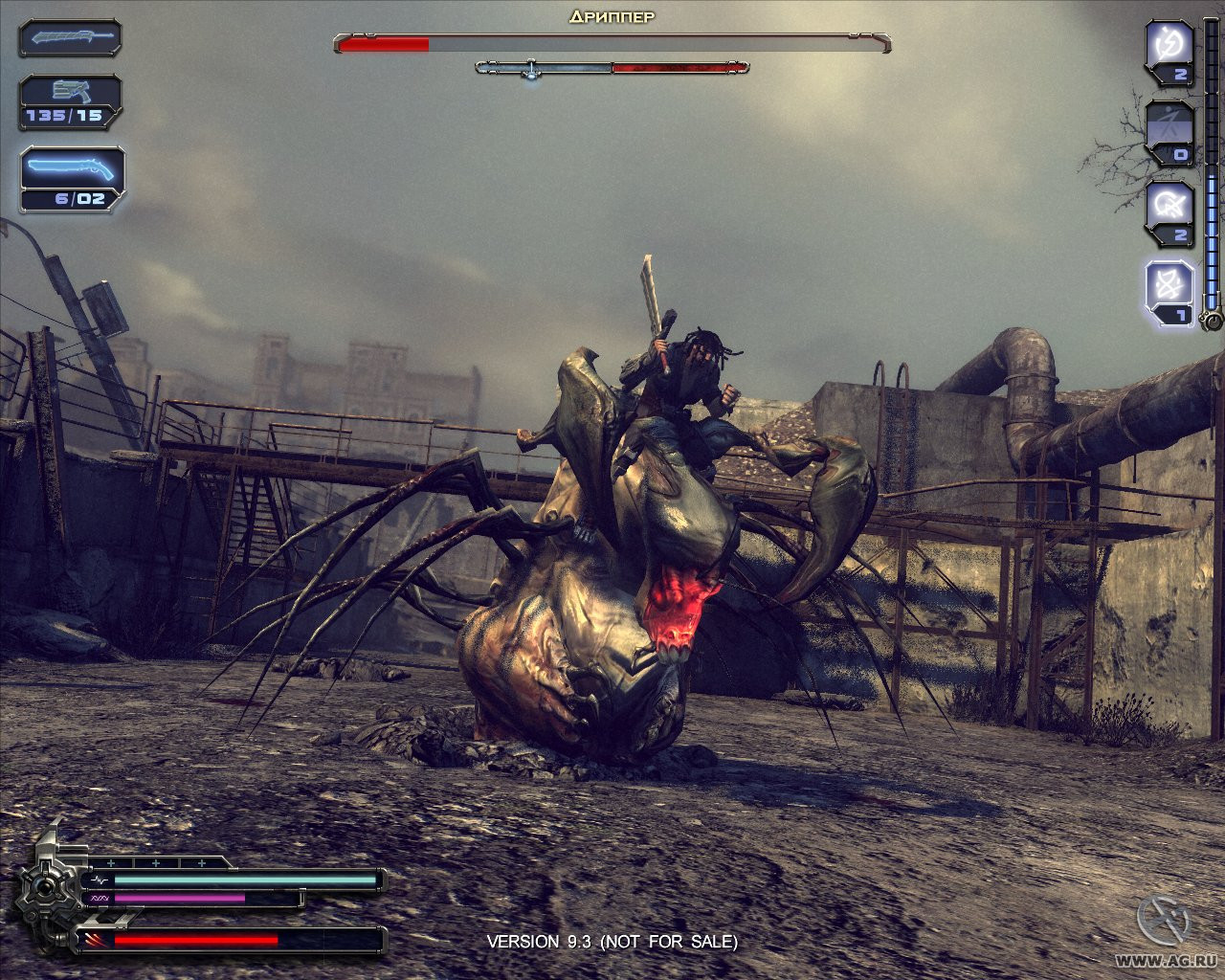Activate the lightning bolt circle ability
This screenshot has width=1225, height=980.
pos(1170,45)
